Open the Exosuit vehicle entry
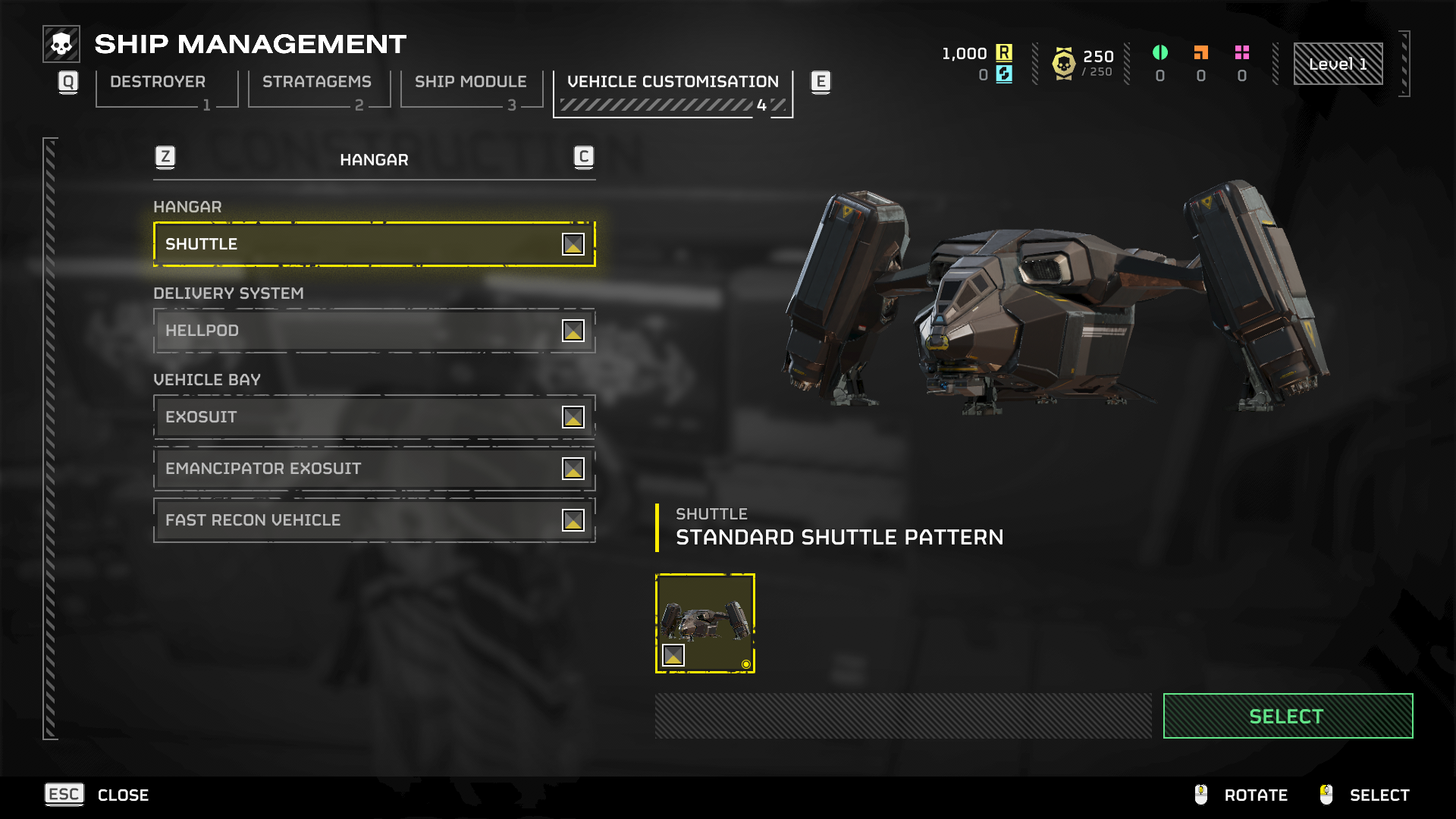 coord(374,417)
